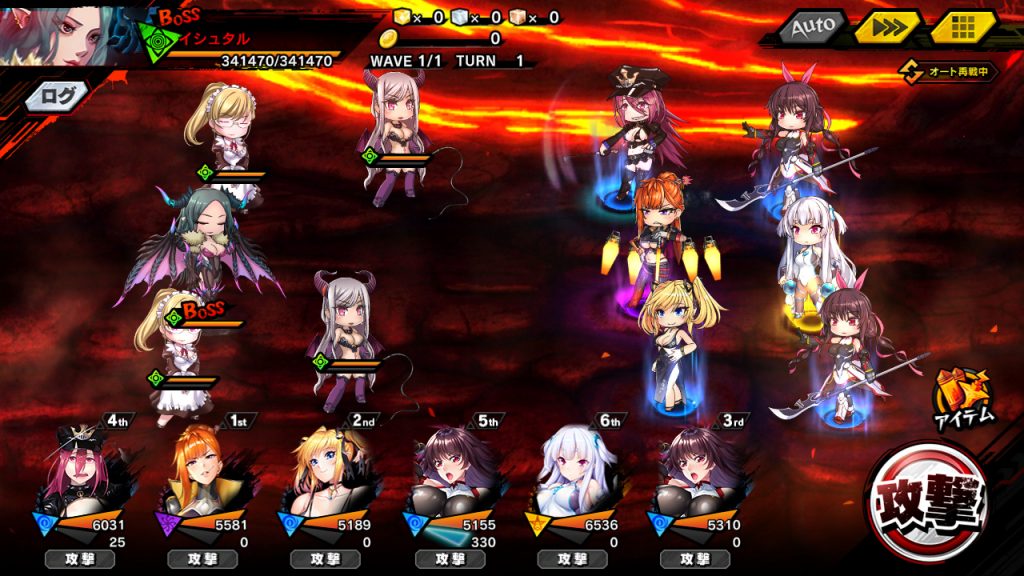
Task: Toggle the Auto battle button
Action: point(812,27)
